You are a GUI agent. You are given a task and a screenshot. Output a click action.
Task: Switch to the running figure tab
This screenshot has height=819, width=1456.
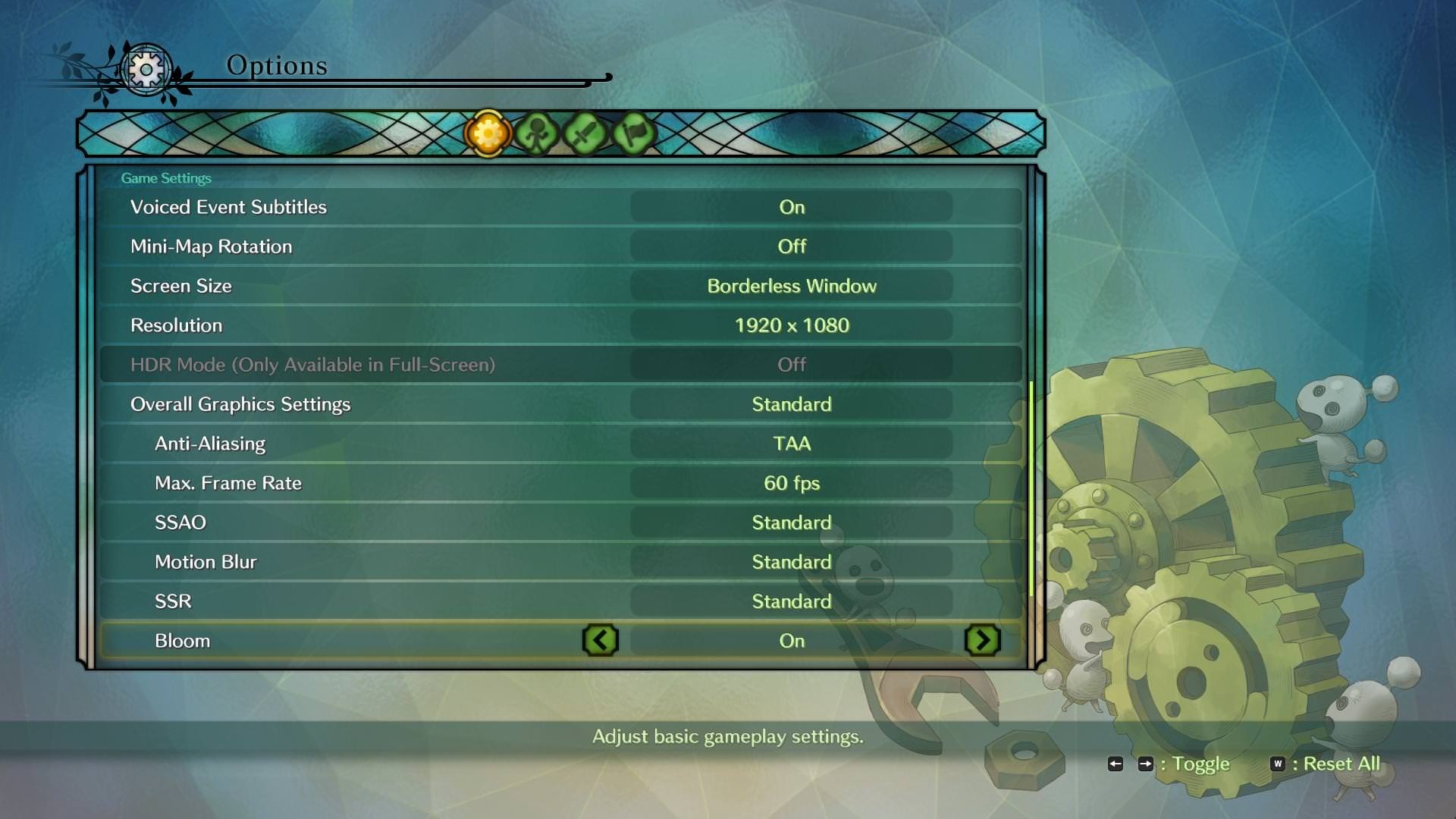(x=536, y=133)
